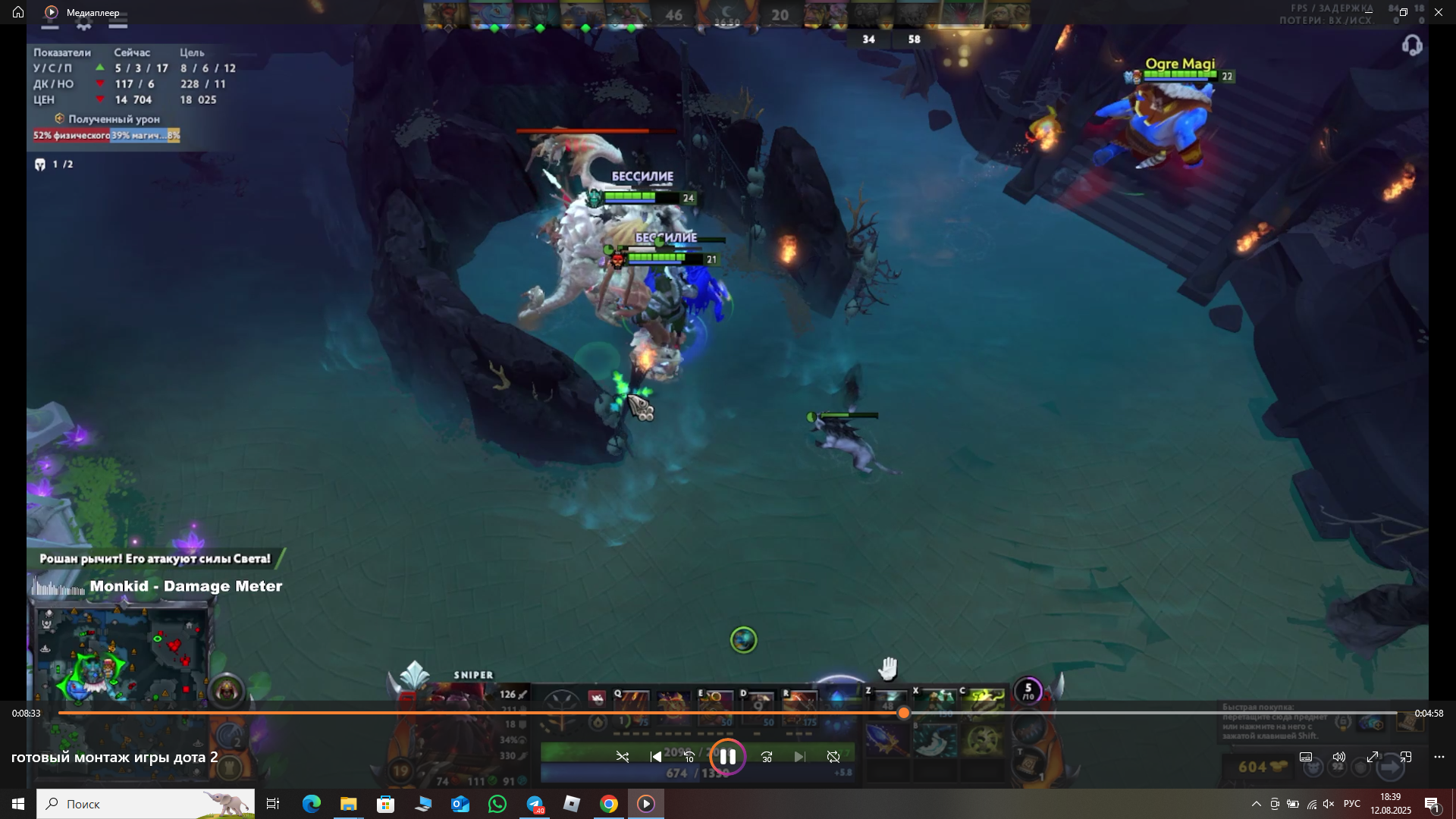
Task: Open the shop via the 604 gold button
Action: tap(1261, 767)
